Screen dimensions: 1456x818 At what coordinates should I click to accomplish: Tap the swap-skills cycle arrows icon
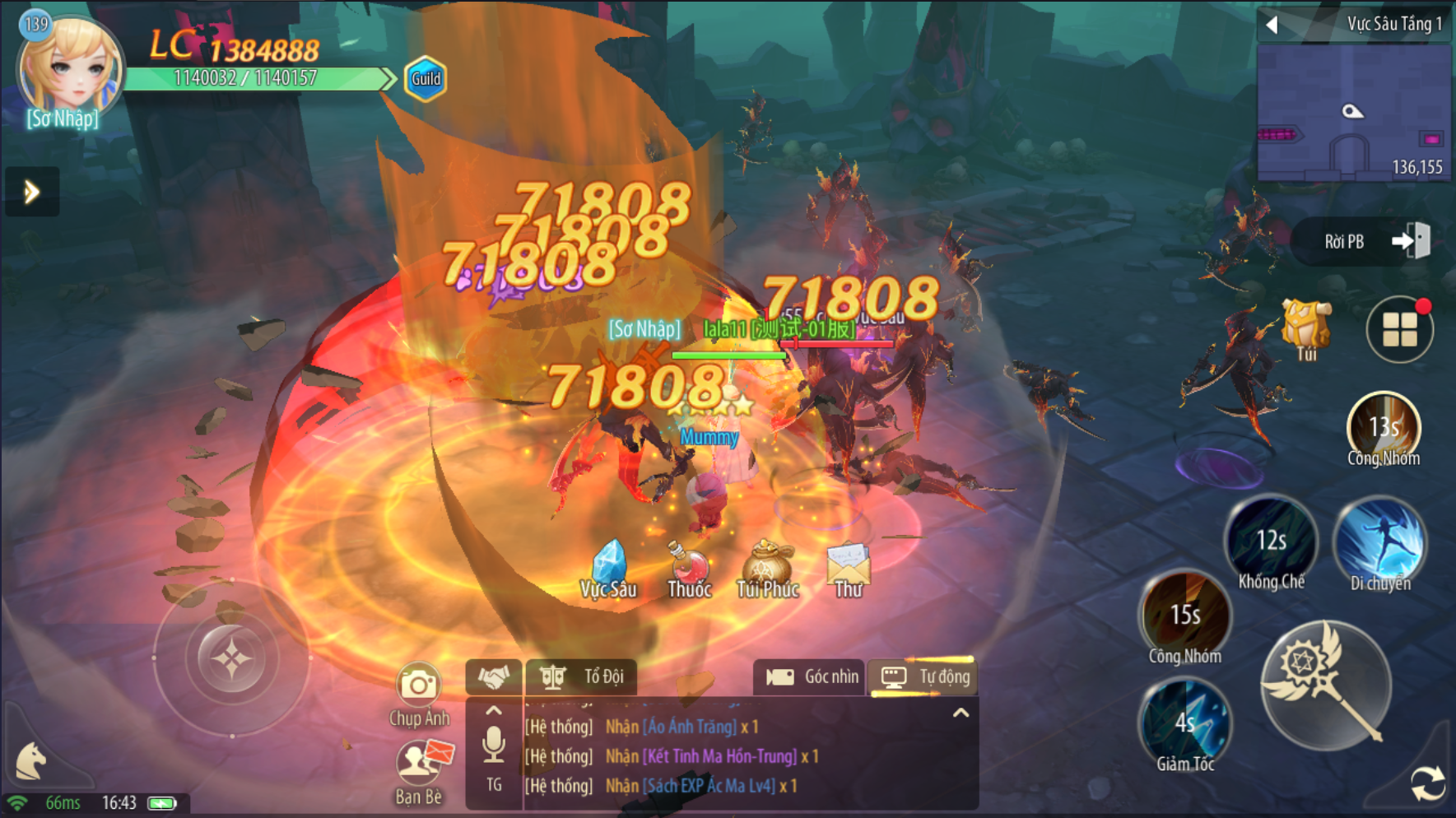pyautogui.click(x=1427, y=783)
